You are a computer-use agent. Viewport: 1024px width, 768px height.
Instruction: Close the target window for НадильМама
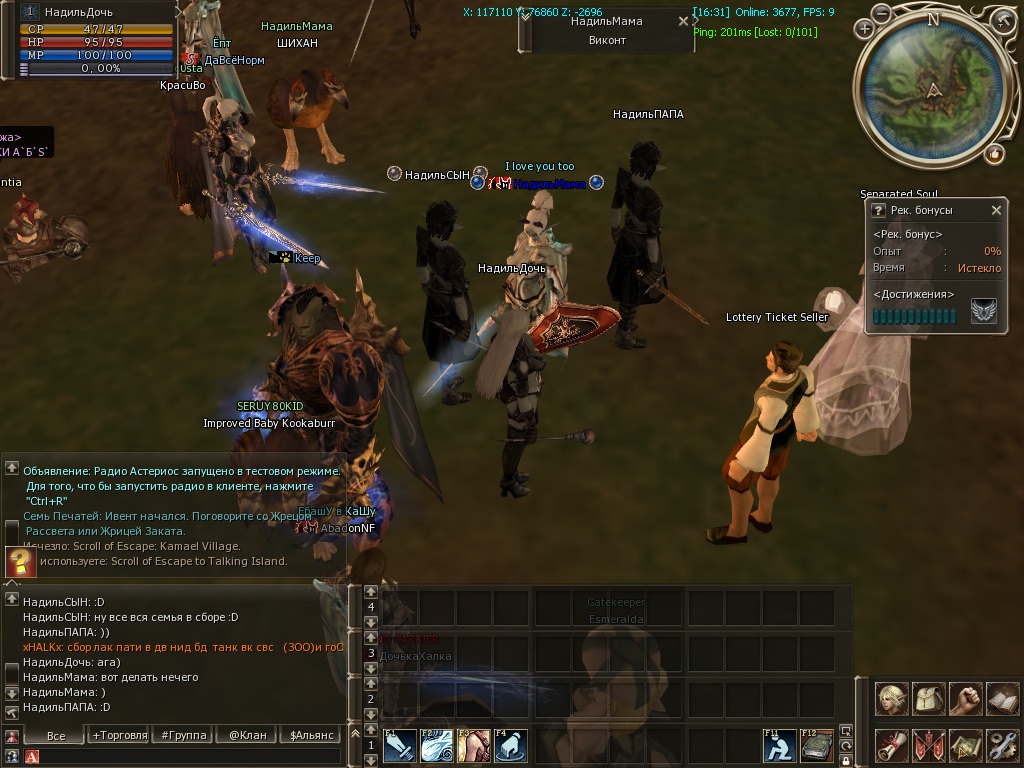click(683, 21)
